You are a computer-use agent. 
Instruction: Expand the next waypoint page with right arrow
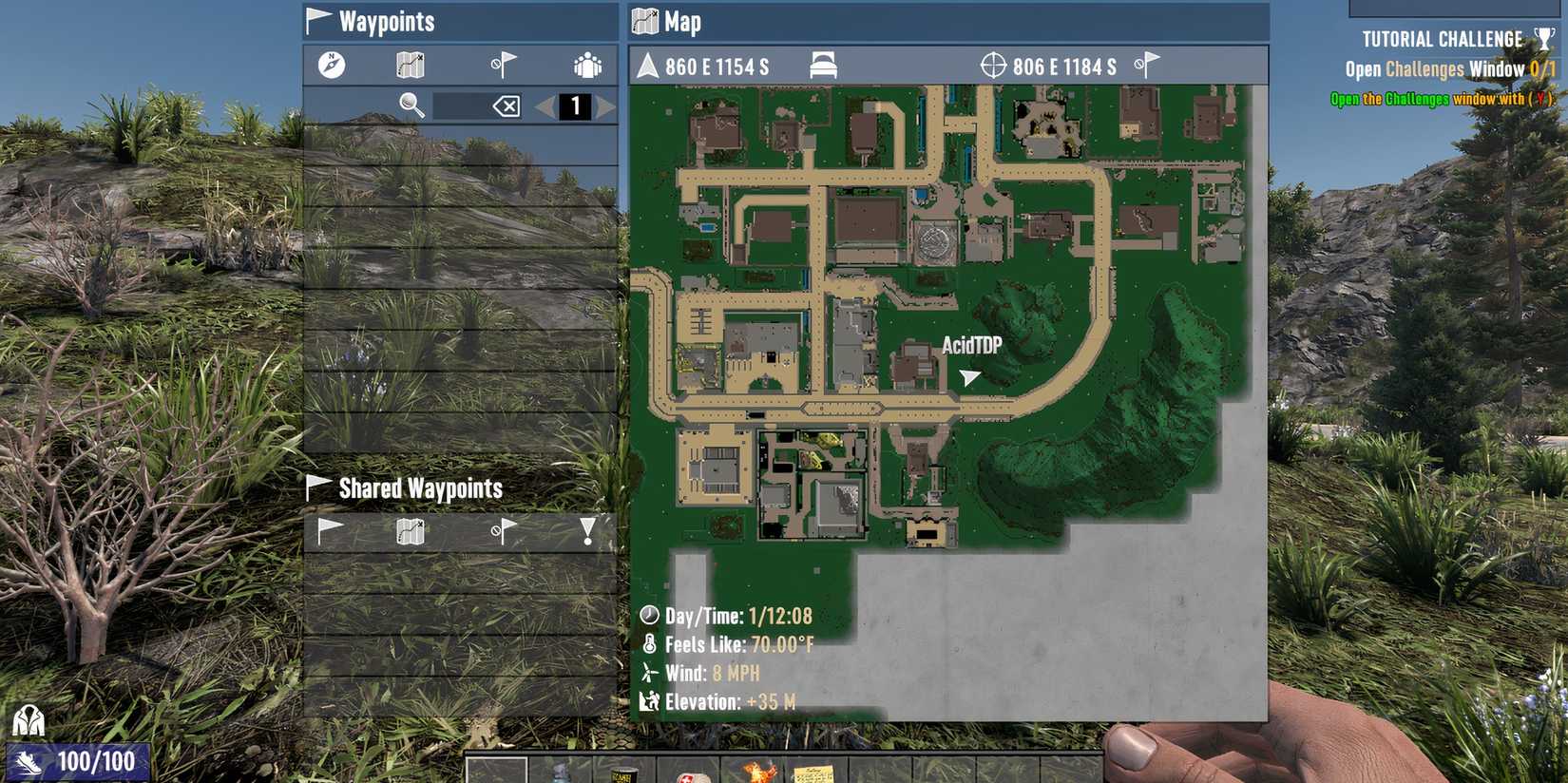[x=605, y=105]
